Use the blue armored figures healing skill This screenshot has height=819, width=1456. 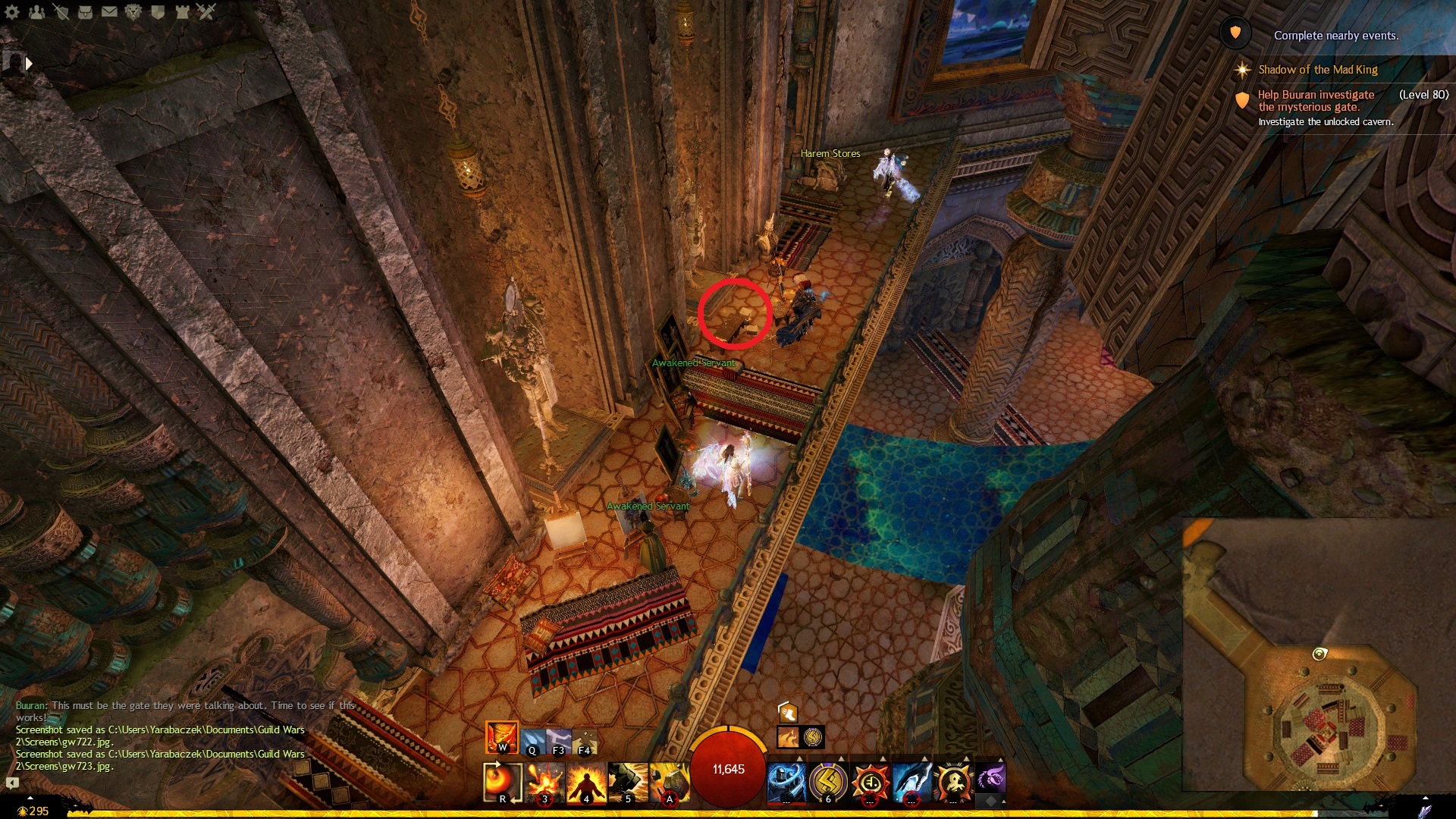pos(786,782)
